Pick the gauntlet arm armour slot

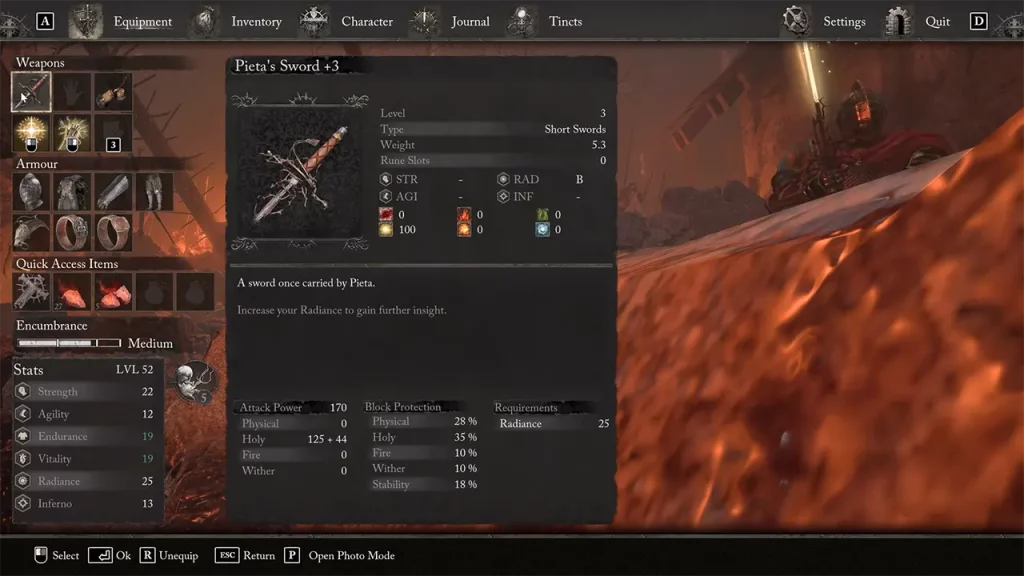pyautogui.click(x=113, y=192)
